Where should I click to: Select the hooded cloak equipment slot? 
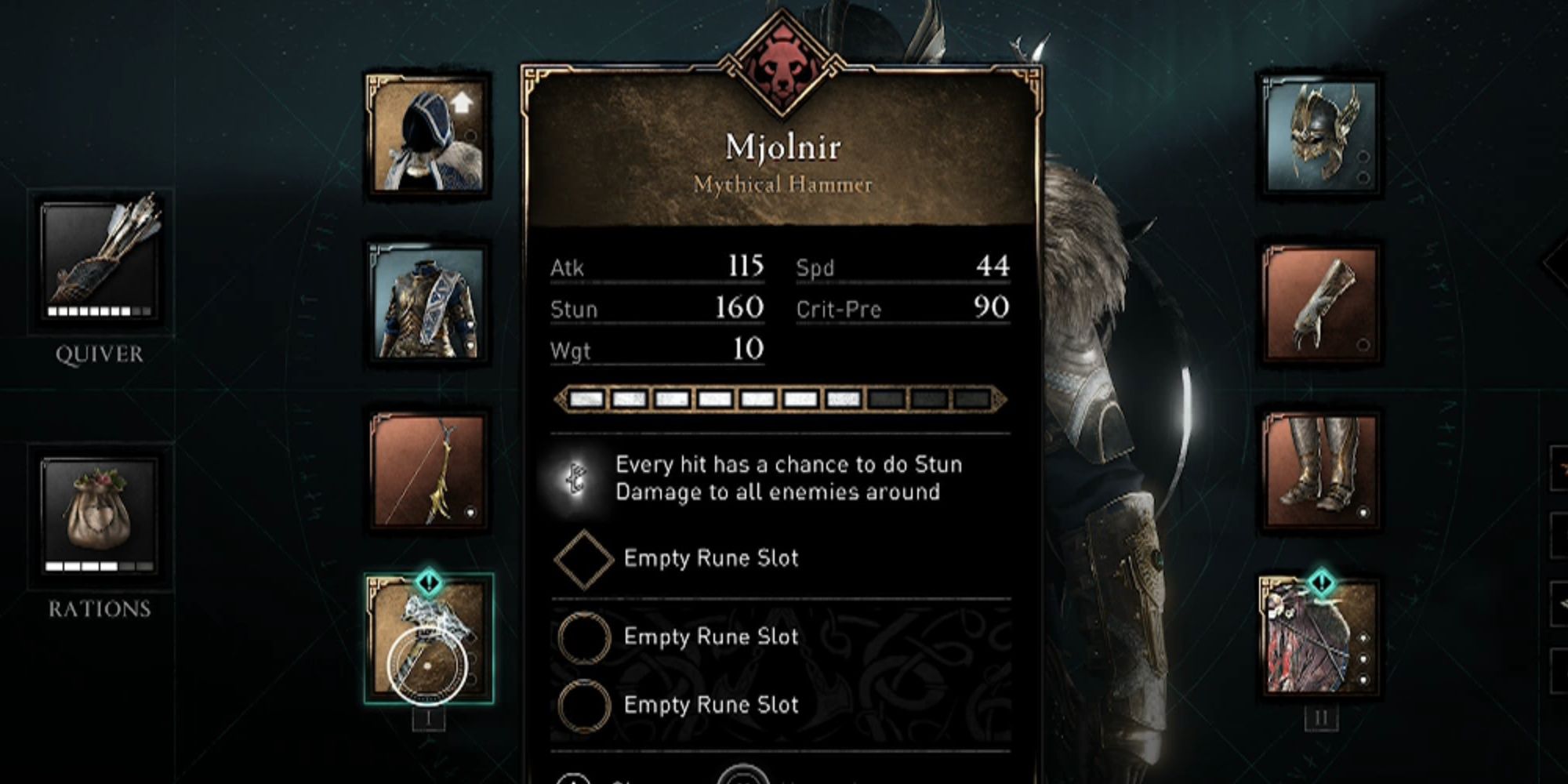pos(427,135)
